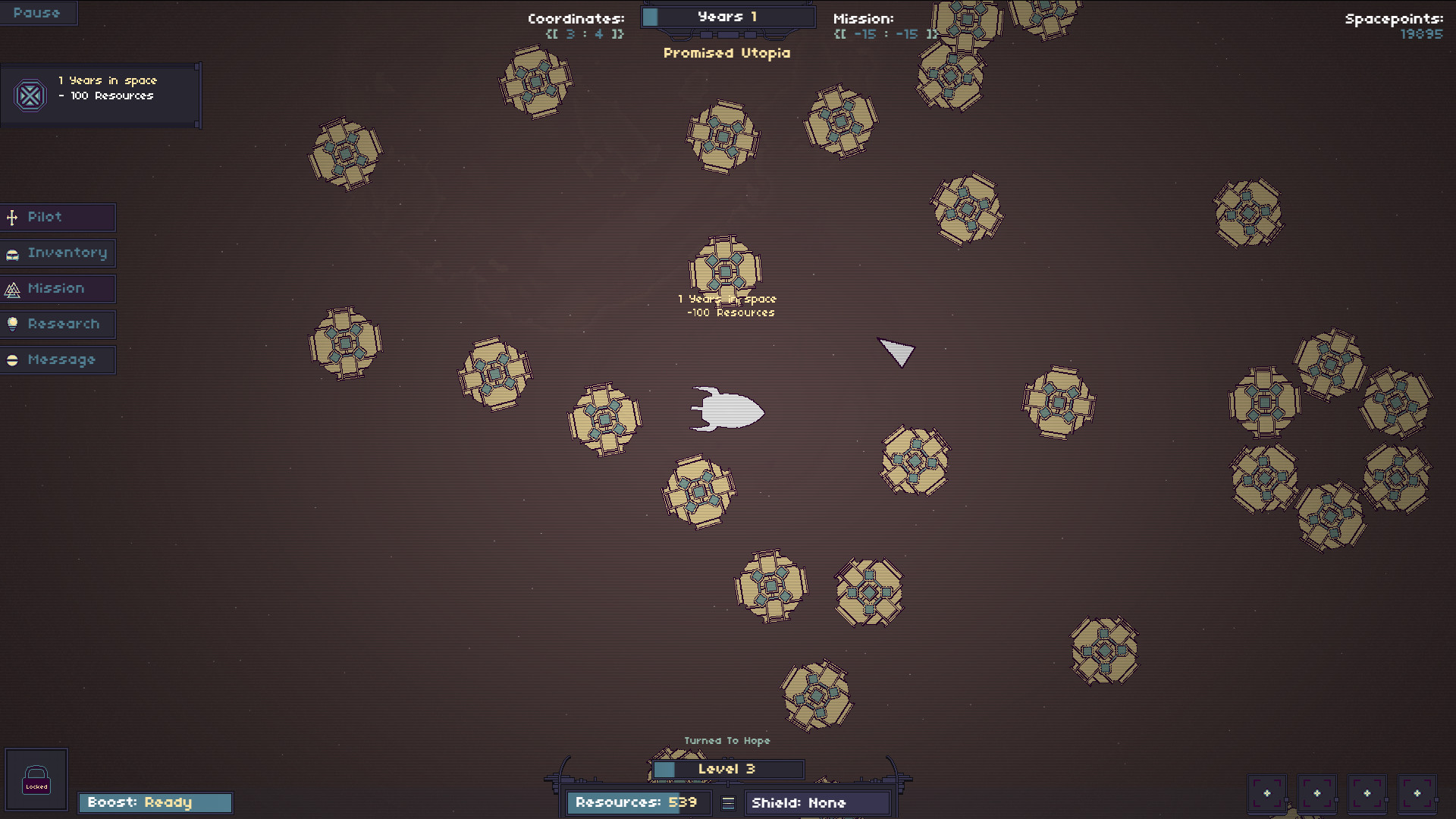Toggle the small square on the first weapon slot
This screenshot has width=1456, height=819.
click(x=1287, y=799)
